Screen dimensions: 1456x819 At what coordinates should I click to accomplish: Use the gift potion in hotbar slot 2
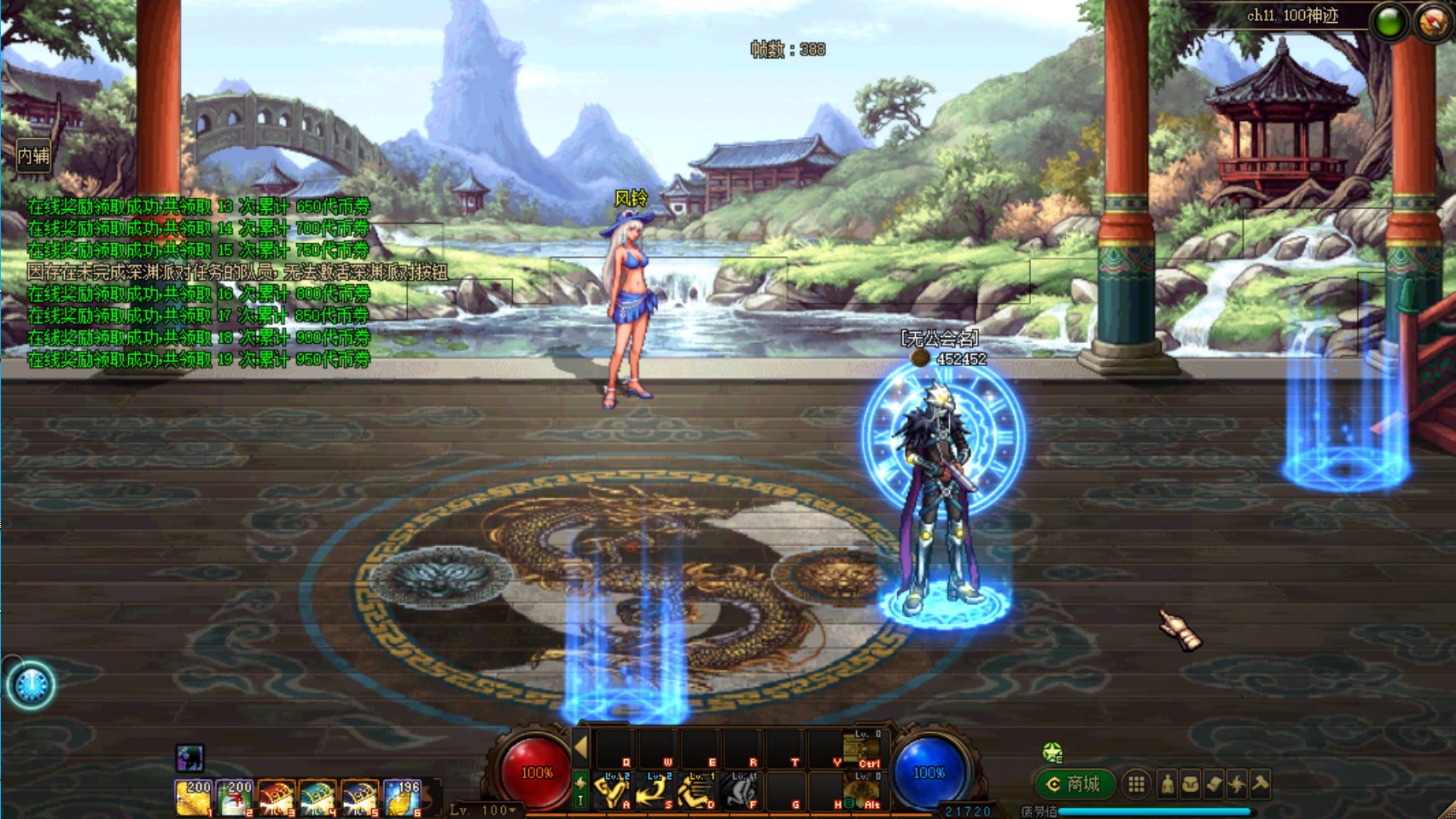pyautogui.click(x=235, y=798)
